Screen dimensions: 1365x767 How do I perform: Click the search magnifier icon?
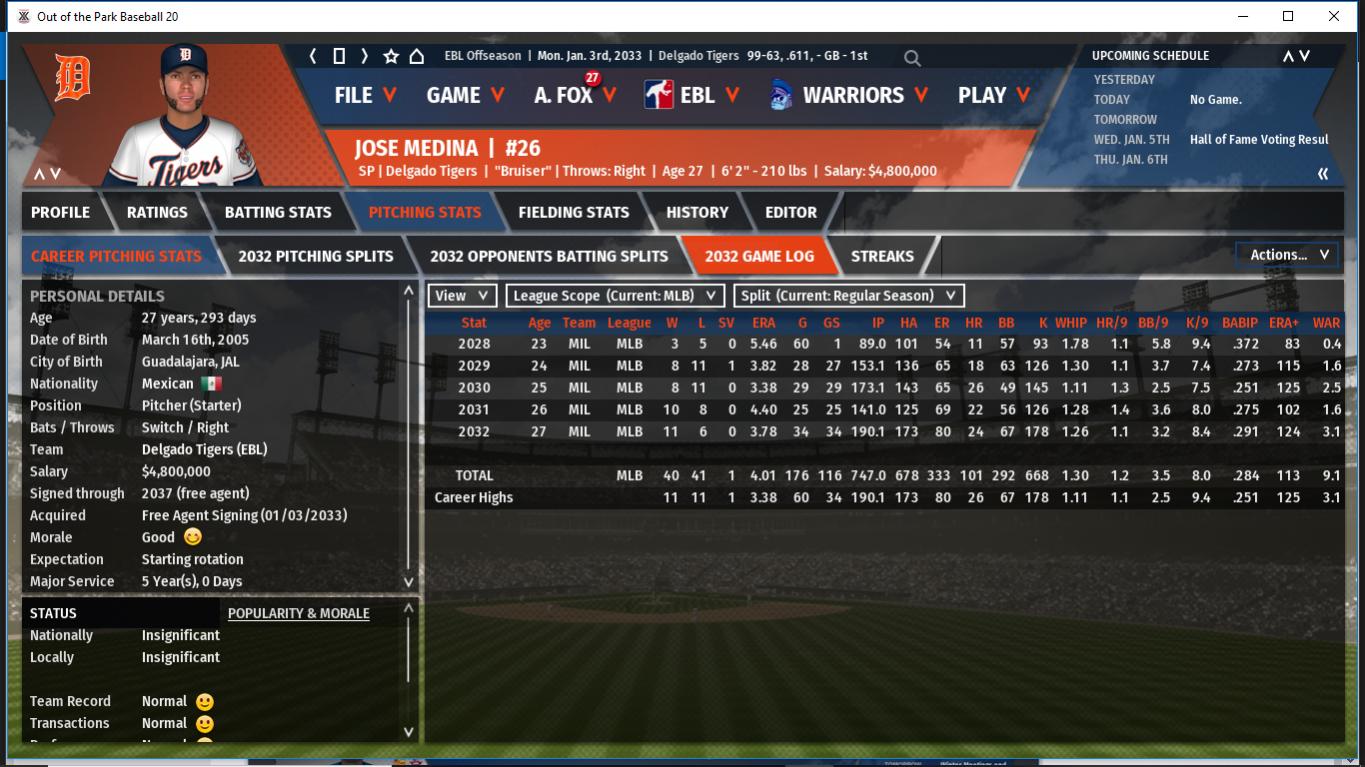pyautogui.click(x=912, y=58)
